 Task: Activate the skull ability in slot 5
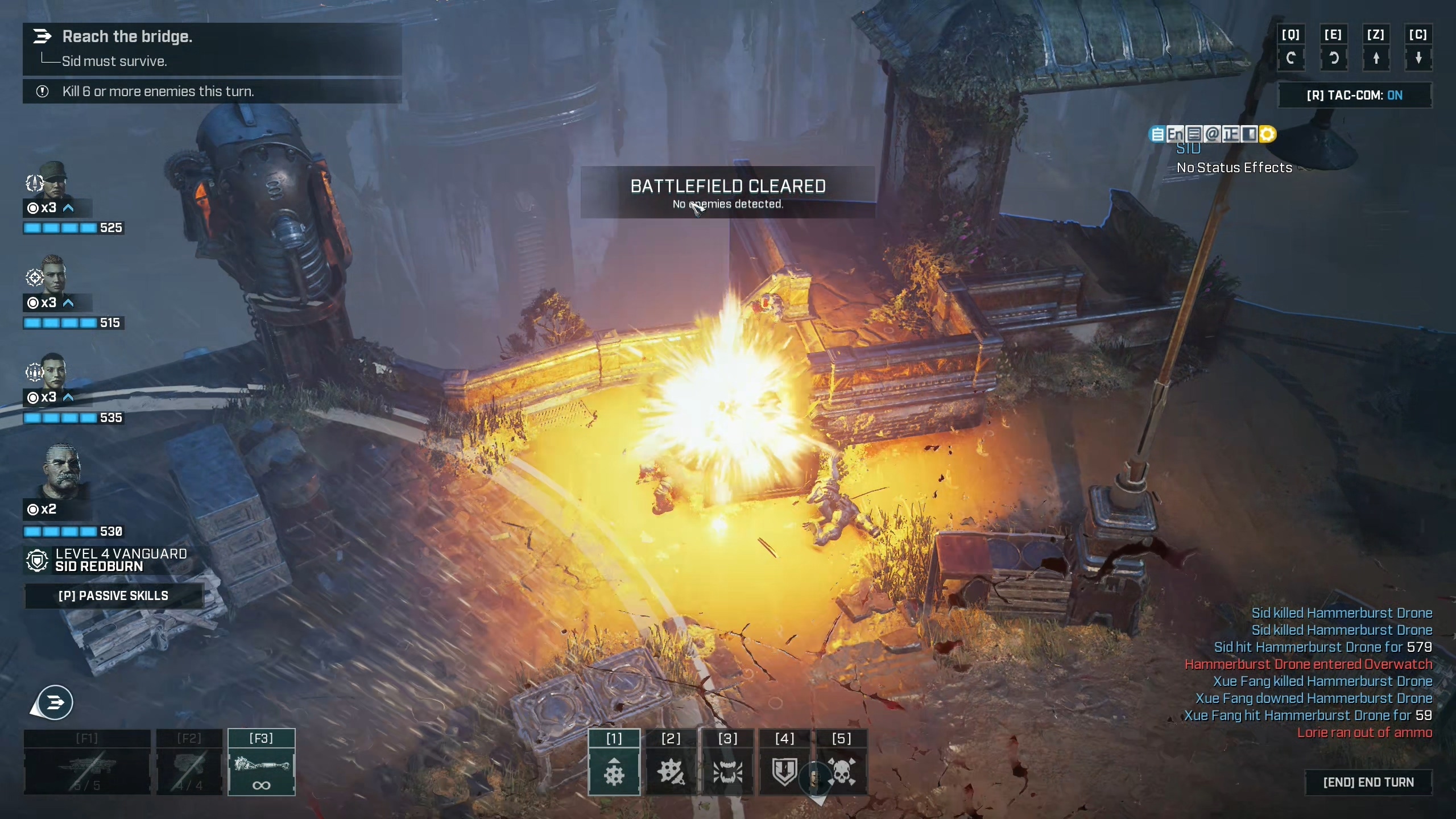click(x=841, y=771)
